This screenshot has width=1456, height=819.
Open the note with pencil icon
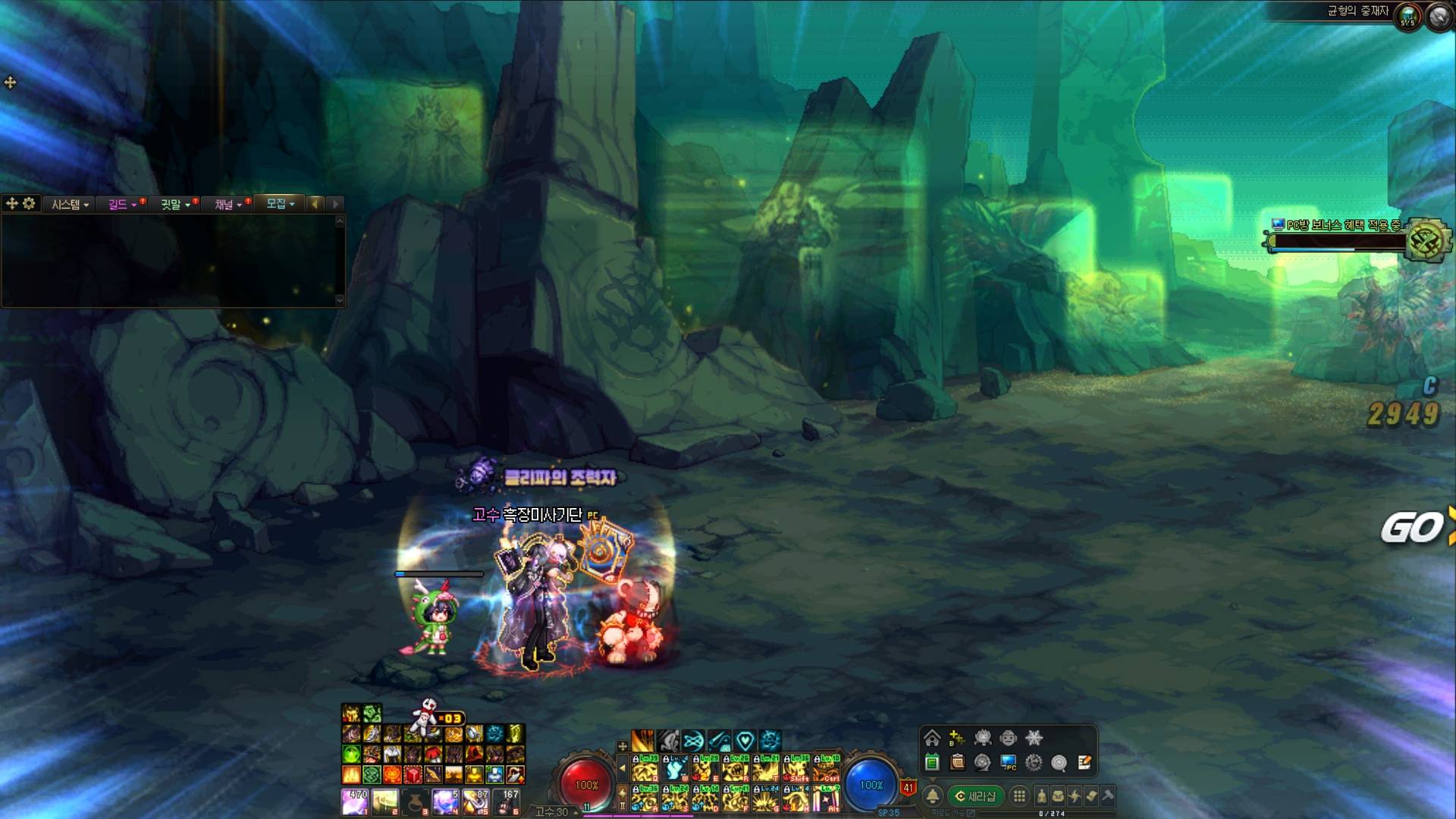click(1084, 762)
